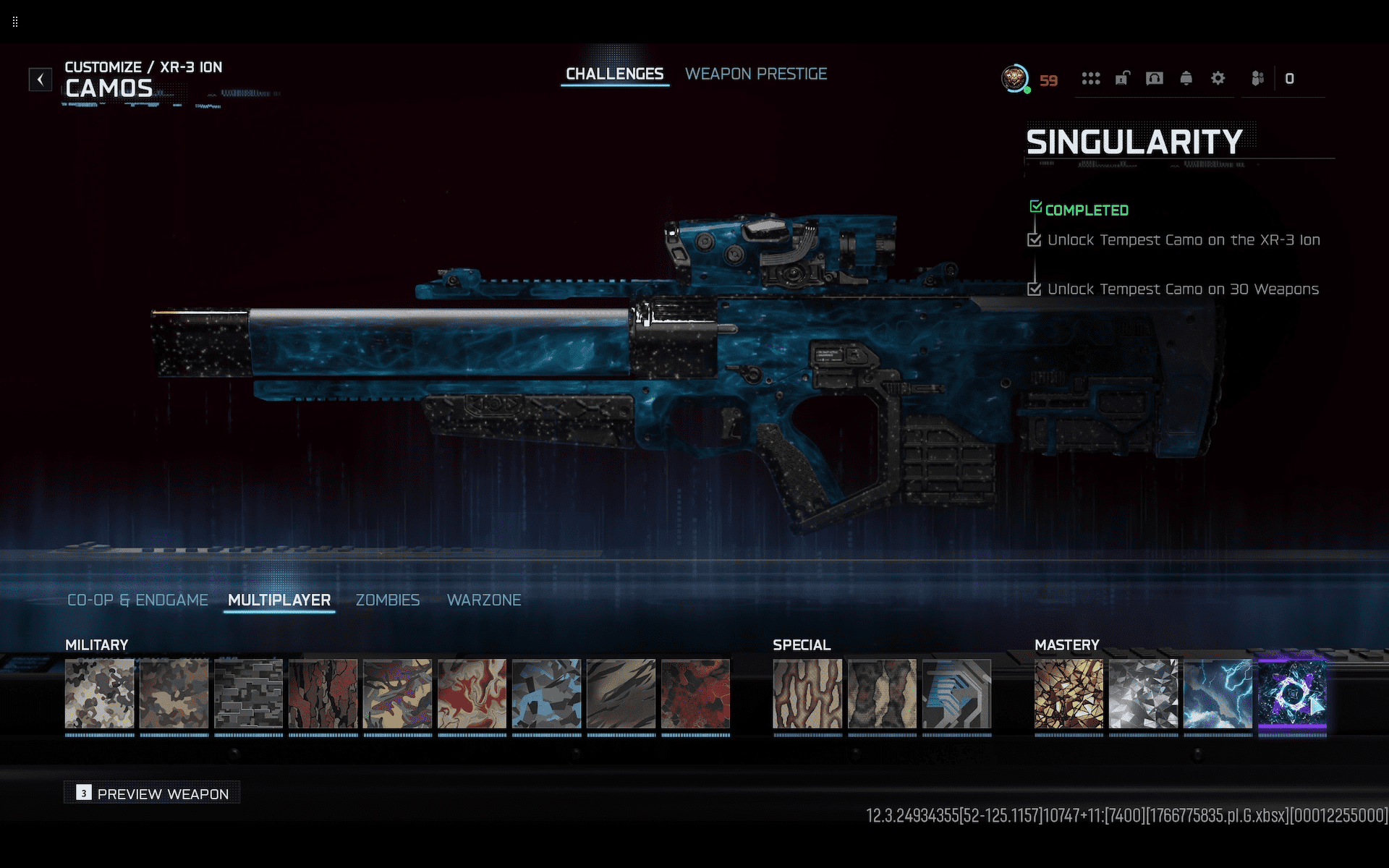
Task: Go back using the arrow button
Action: coord(41,79)
